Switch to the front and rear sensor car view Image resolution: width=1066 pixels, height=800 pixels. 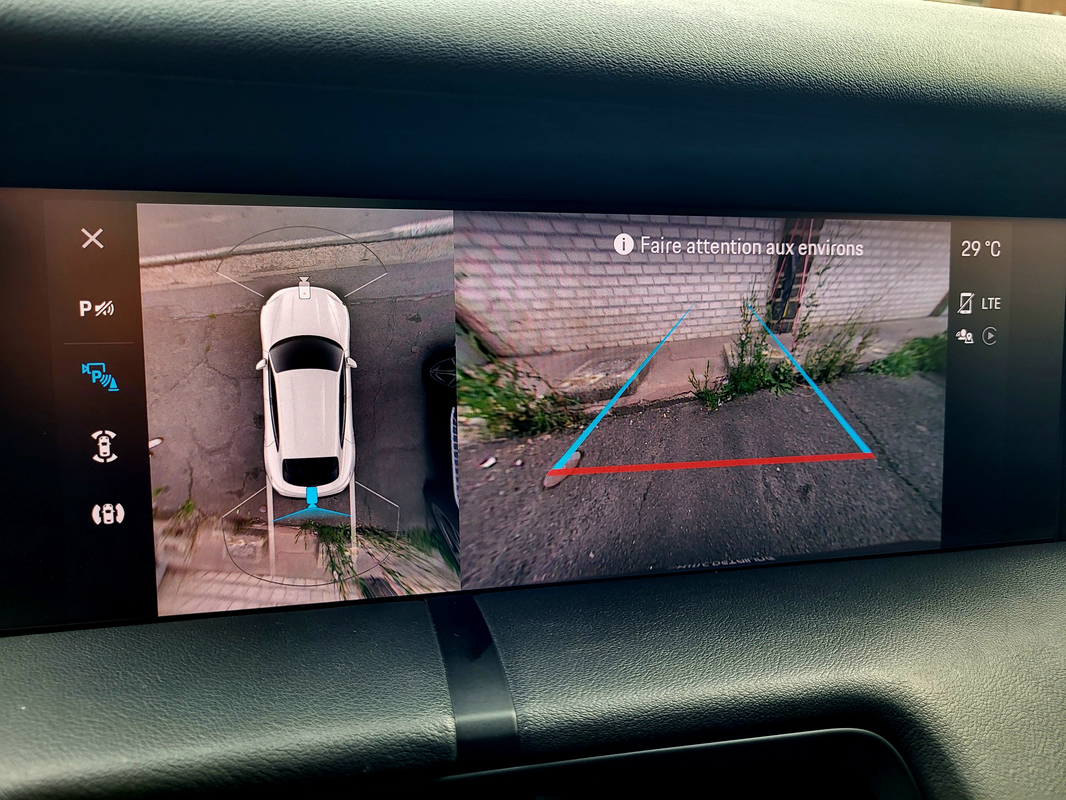click(x=104, y=446)
